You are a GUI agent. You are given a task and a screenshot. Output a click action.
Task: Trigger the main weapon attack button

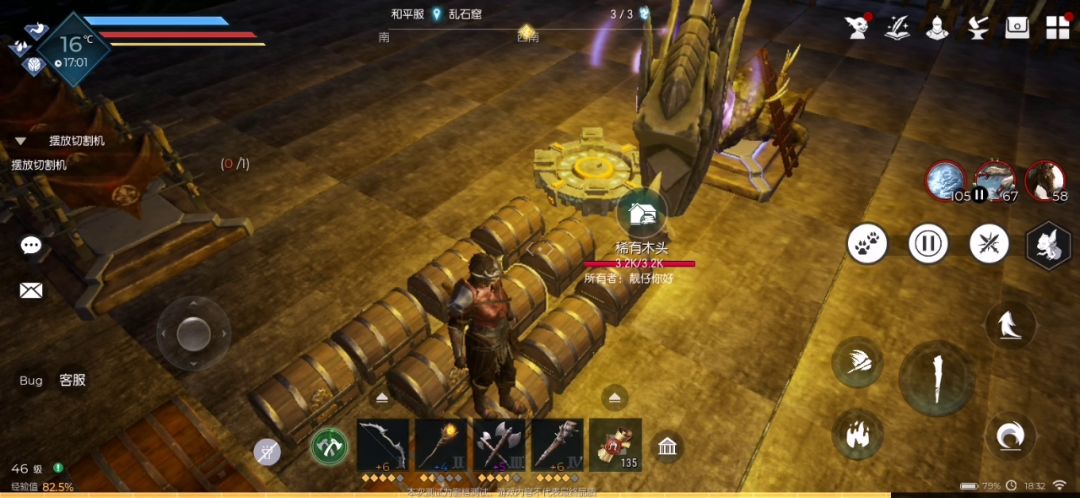[936, 377]
